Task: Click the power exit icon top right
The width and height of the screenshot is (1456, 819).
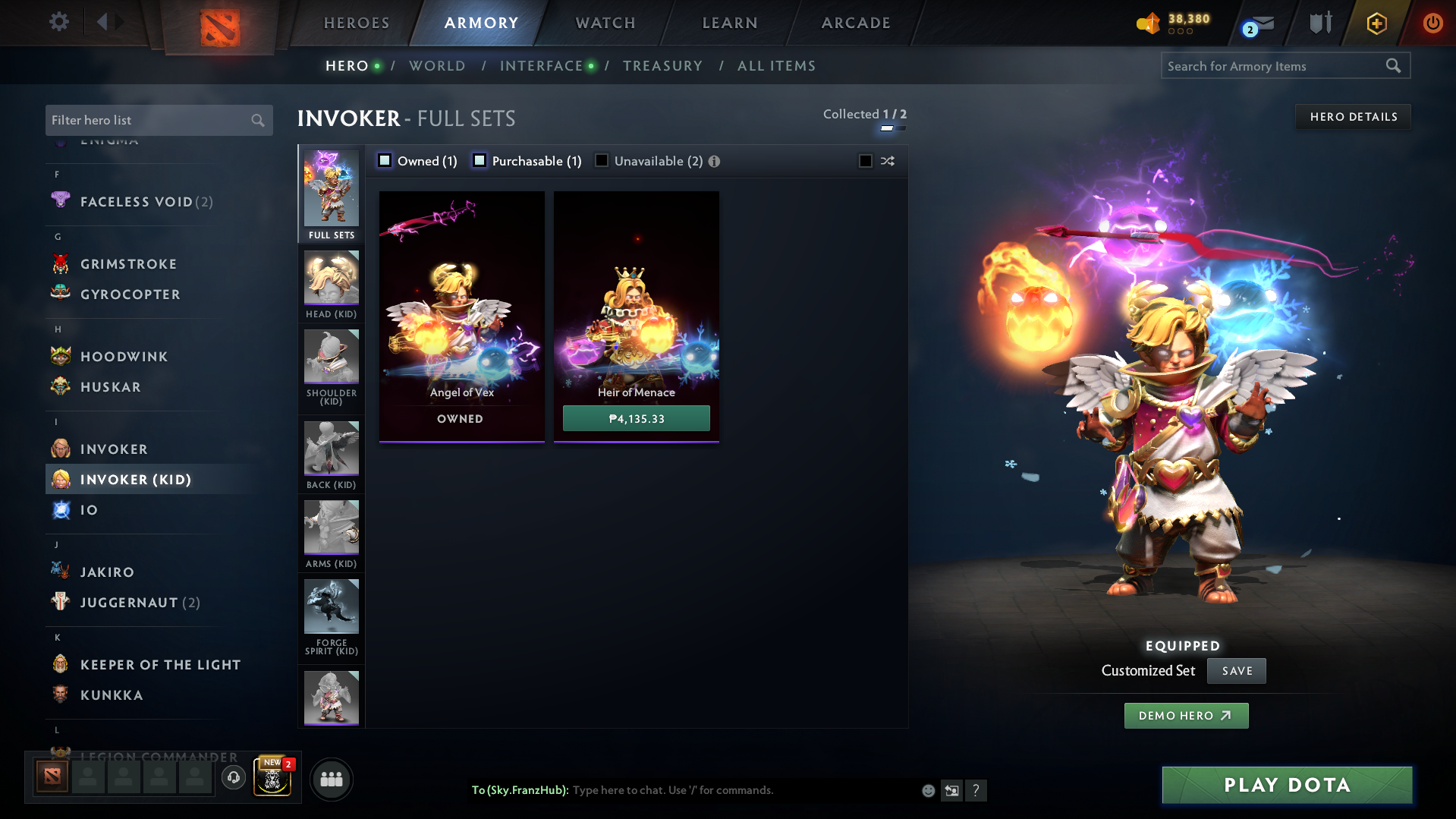Action: point(1432,22)
